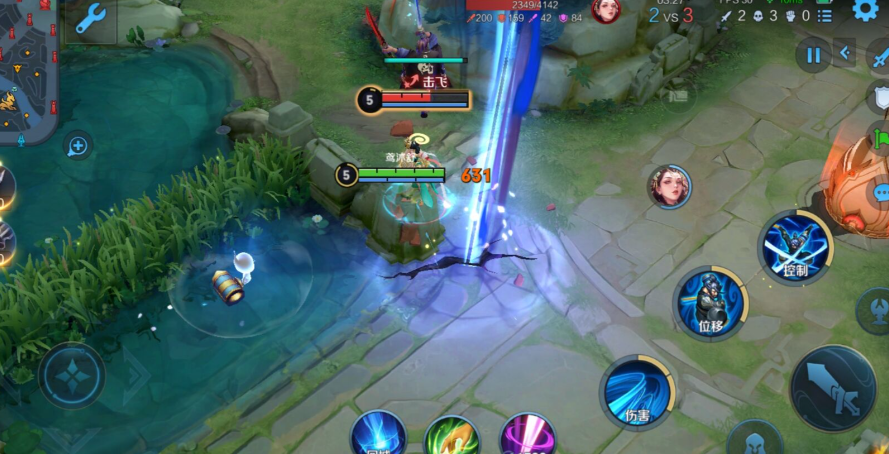Send the green flag signal
The width and height of the screenshot is (889, 454).
[x=880, y=137]
